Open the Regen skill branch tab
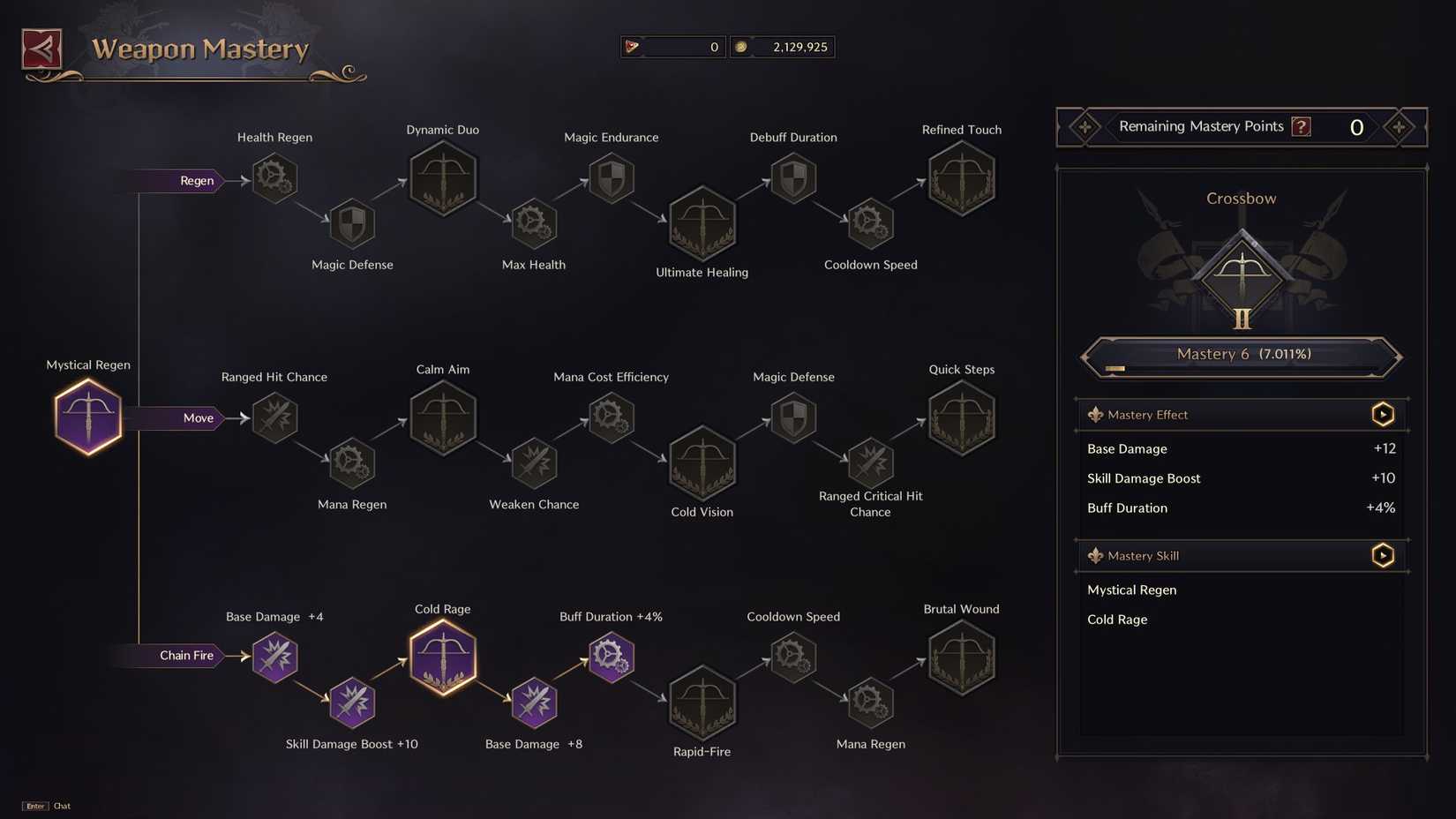1456x819 pixels. pyautogui.click(x=196, y=180)
